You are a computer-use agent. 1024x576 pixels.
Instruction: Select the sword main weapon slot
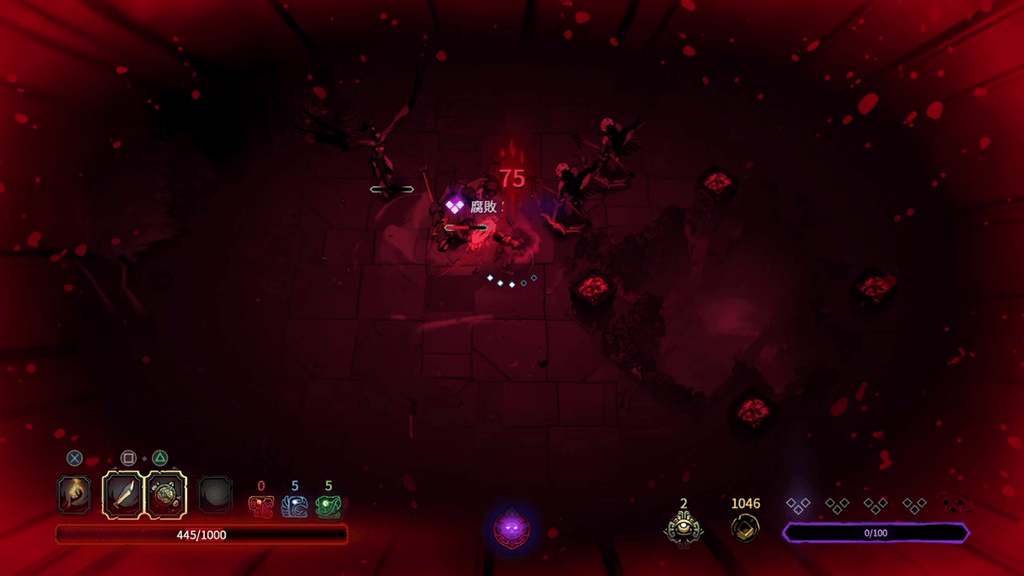pos(124,494)
